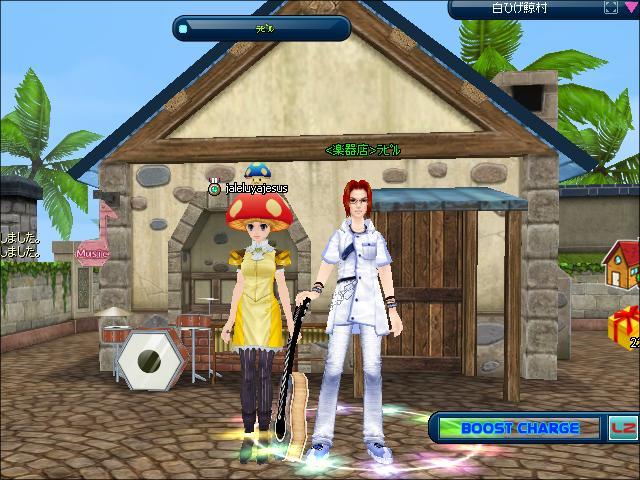Click the small square on the target name bar
Screen dimensions: 640x480
point(183,29)
